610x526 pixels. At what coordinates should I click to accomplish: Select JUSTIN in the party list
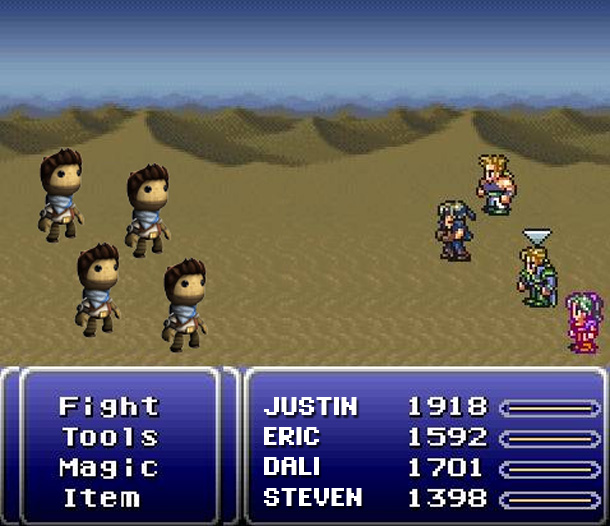(x=310, y=407)
